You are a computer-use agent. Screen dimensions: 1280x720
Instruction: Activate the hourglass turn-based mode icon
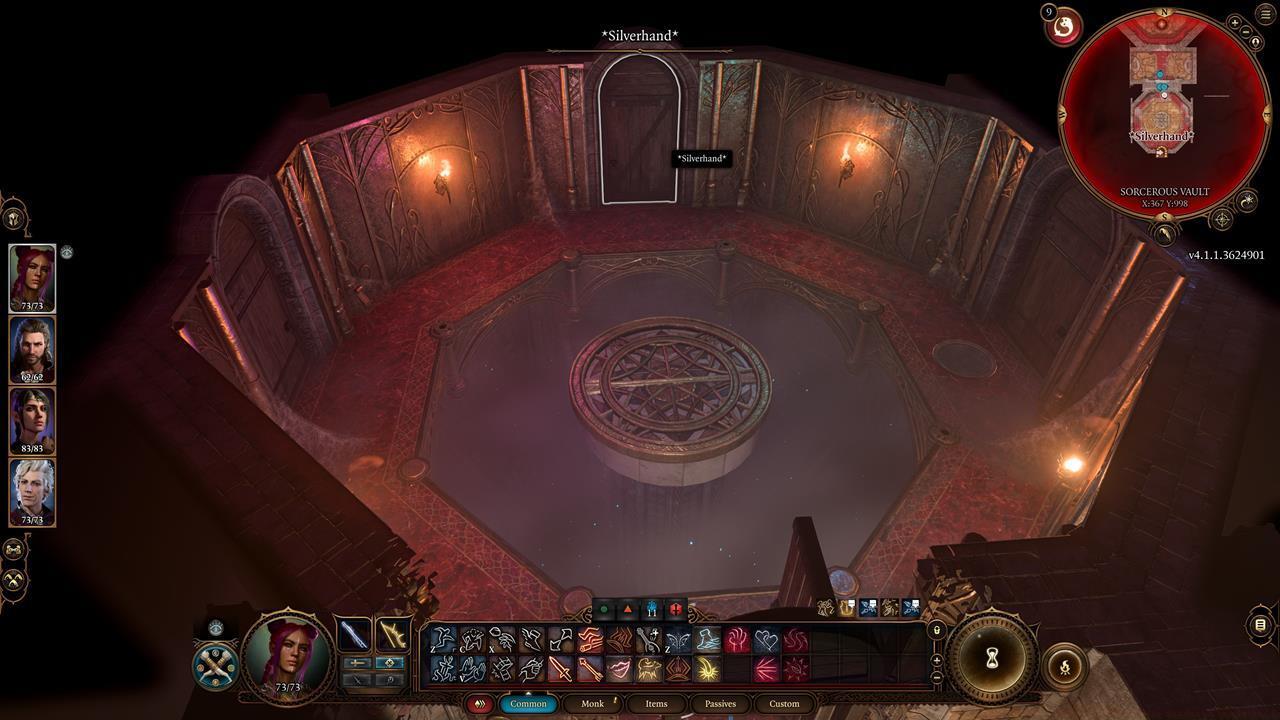click(x=991, y=657)
